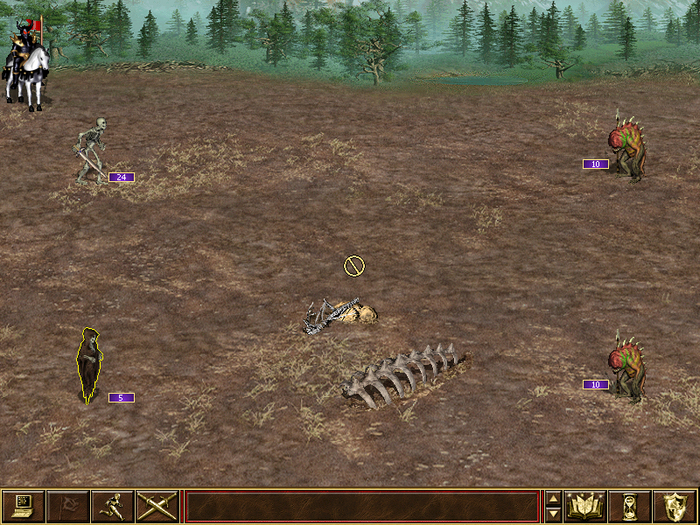This screenshot has height=525, width=700.
Task: Click the combat log message bar
Action: tap(362, 506)
